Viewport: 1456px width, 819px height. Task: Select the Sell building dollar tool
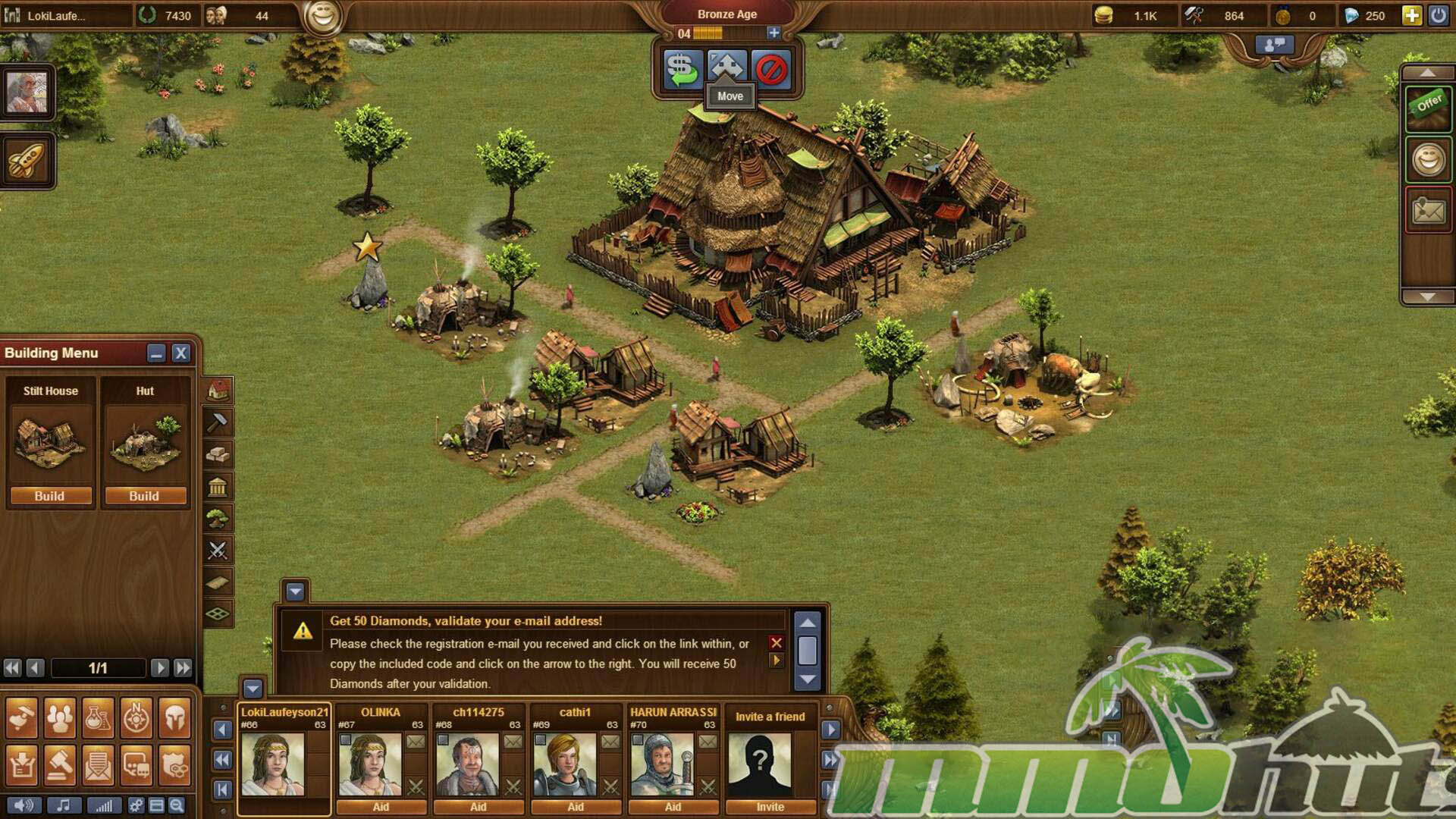tap(682, 69)
